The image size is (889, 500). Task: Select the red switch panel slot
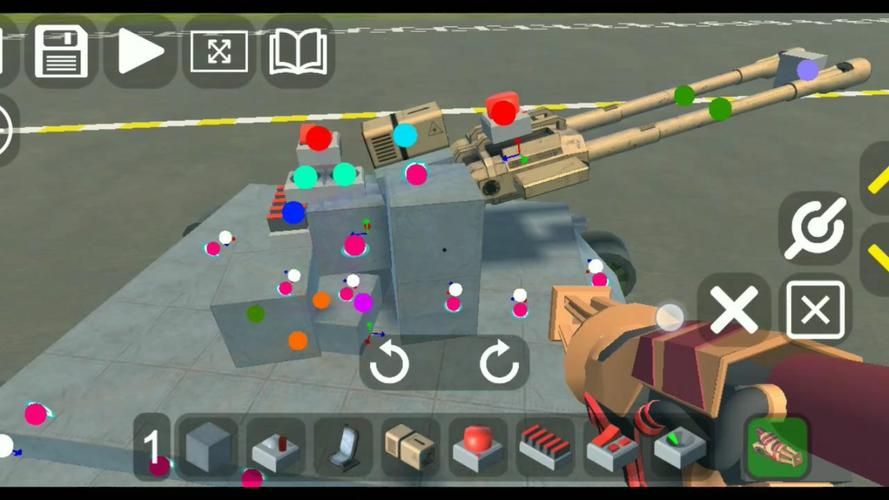[611, 446]
